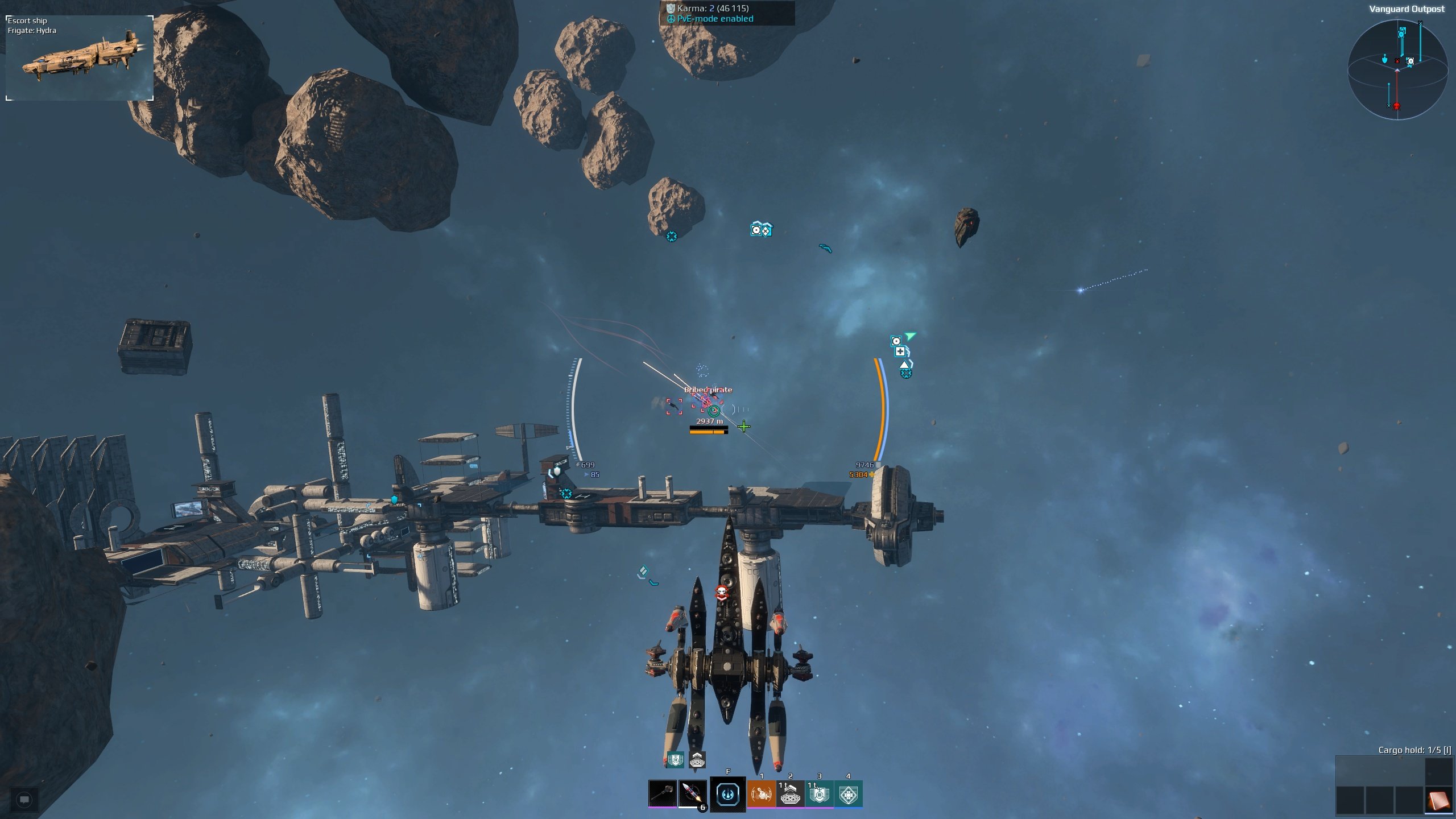Click the active grey hull buff icon
The height and width of the screenshot is (819, 1456).
point(697,759)
